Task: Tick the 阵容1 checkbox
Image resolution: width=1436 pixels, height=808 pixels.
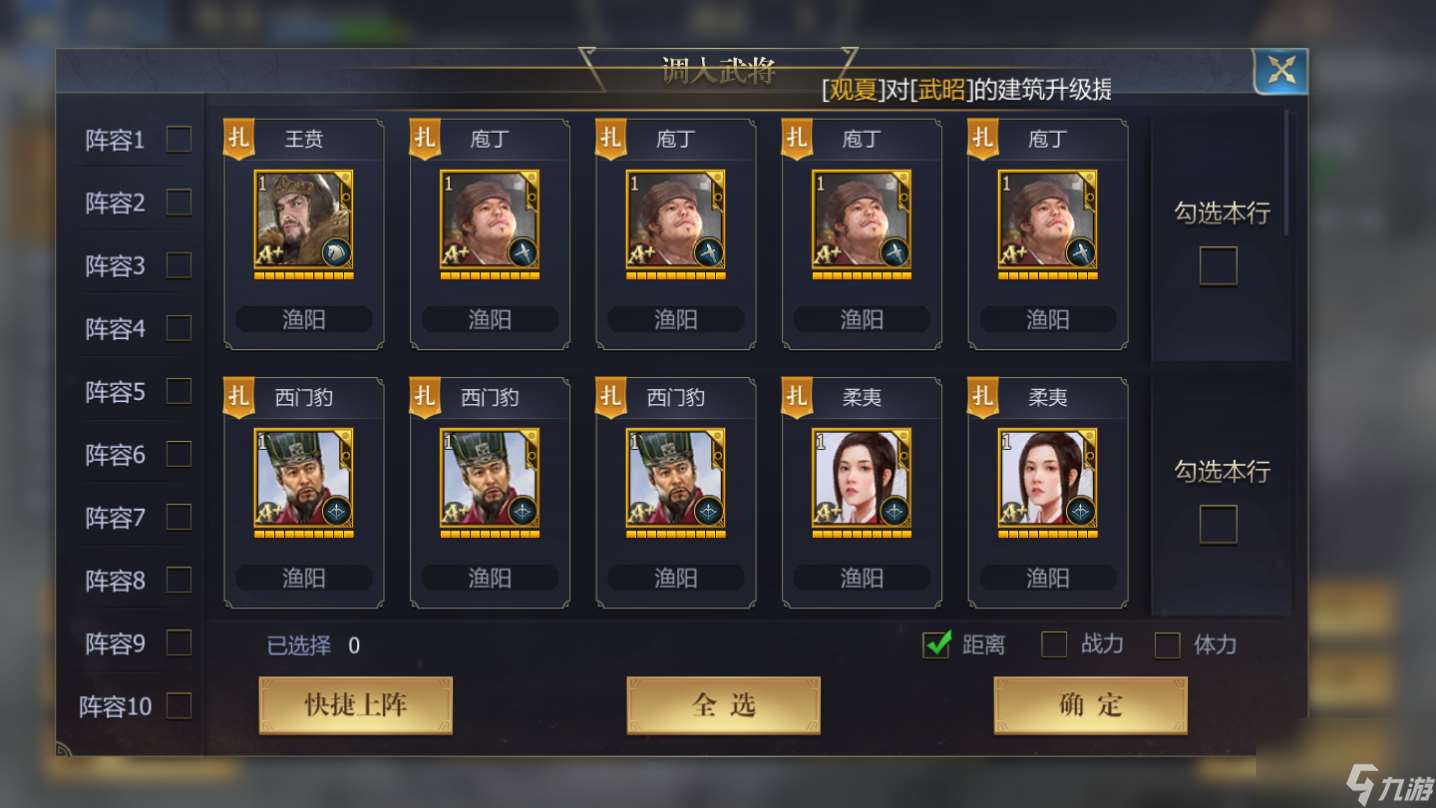Action: [179, 139]
